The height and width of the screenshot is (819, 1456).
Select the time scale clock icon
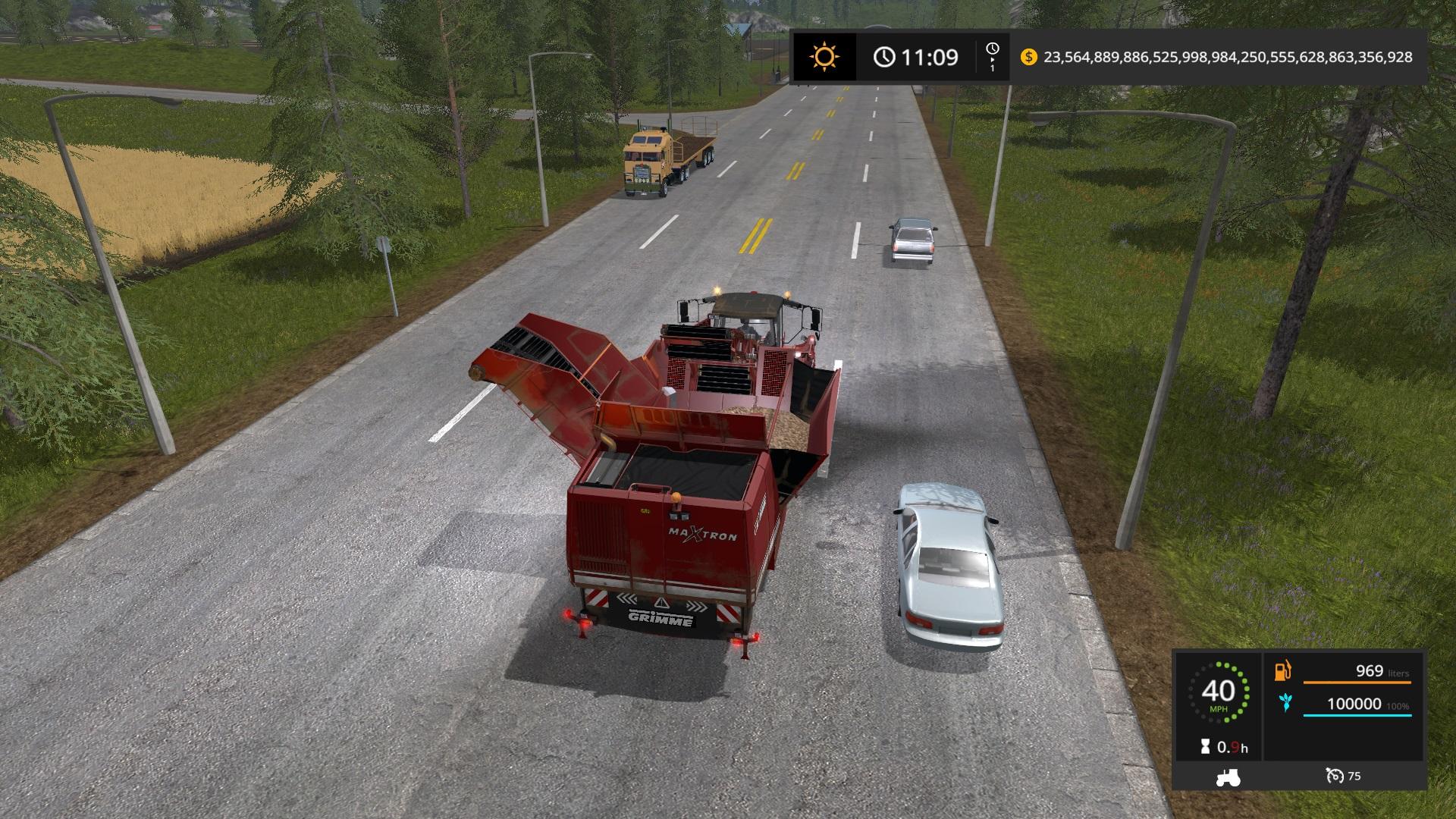(x=992, y=50)
